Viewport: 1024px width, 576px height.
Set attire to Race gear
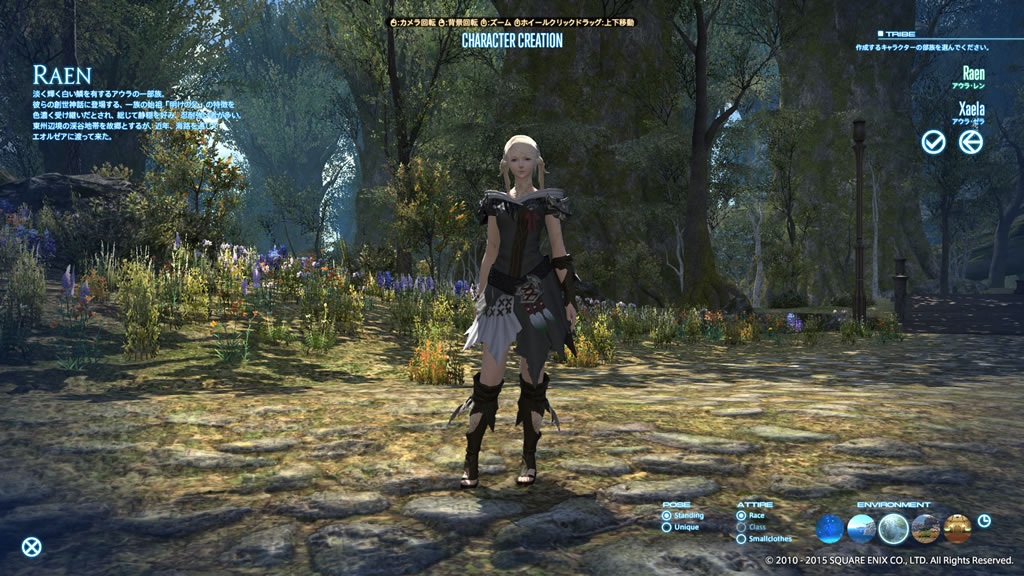pos(741,515)
